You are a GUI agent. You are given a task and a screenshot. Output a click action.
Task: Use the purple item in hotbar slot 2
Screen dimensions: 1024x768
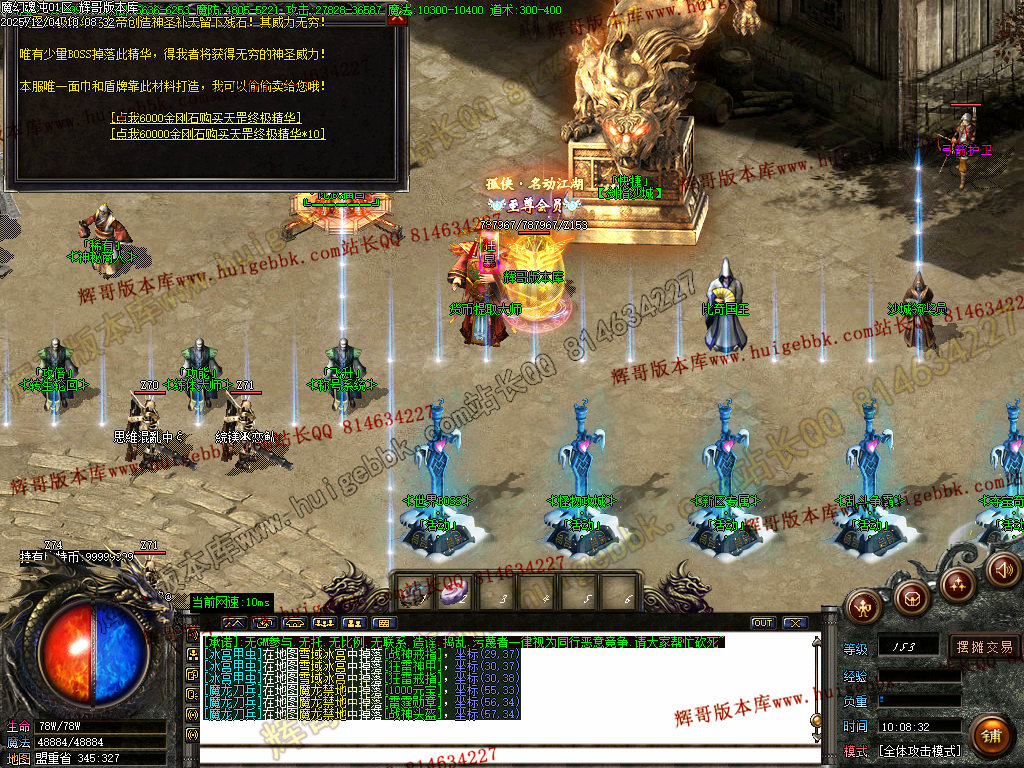451,592
